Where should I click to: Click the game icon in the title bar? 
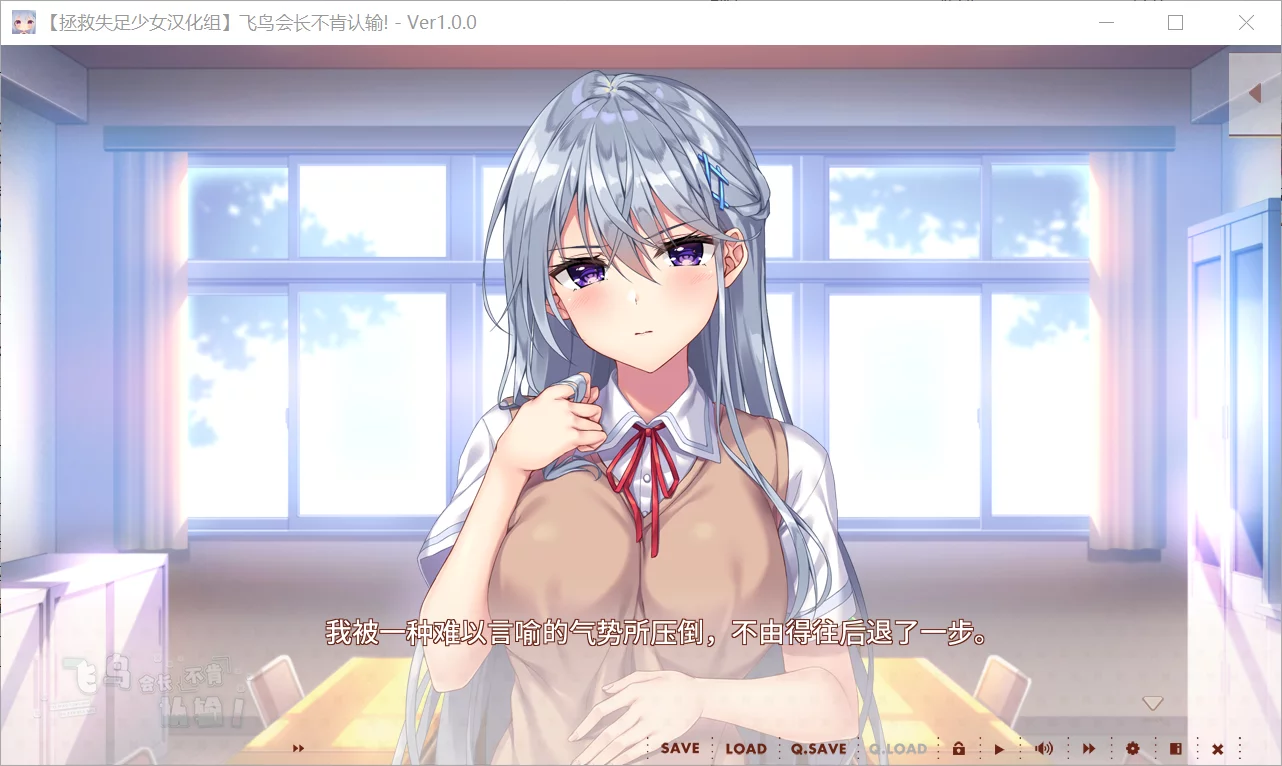coord(22,22)
